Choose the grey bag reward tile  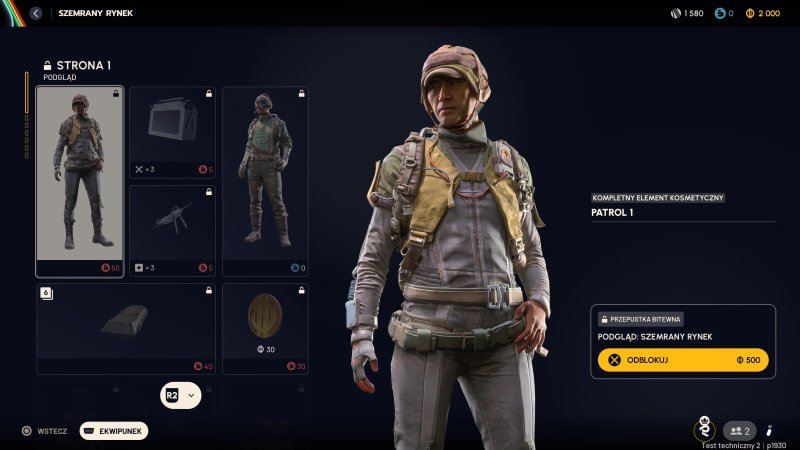coord(172,131)
